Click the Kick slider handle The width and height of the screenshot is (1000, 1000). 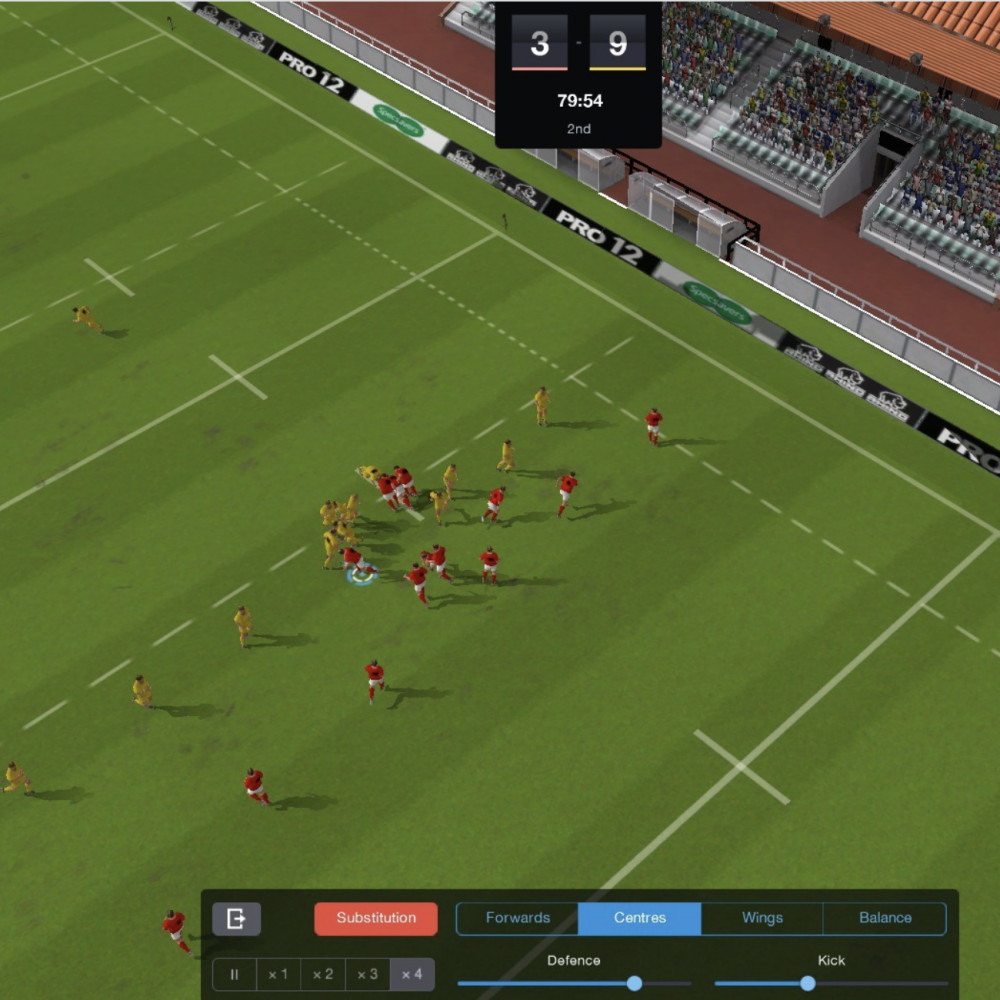click(x=808, y=984)
